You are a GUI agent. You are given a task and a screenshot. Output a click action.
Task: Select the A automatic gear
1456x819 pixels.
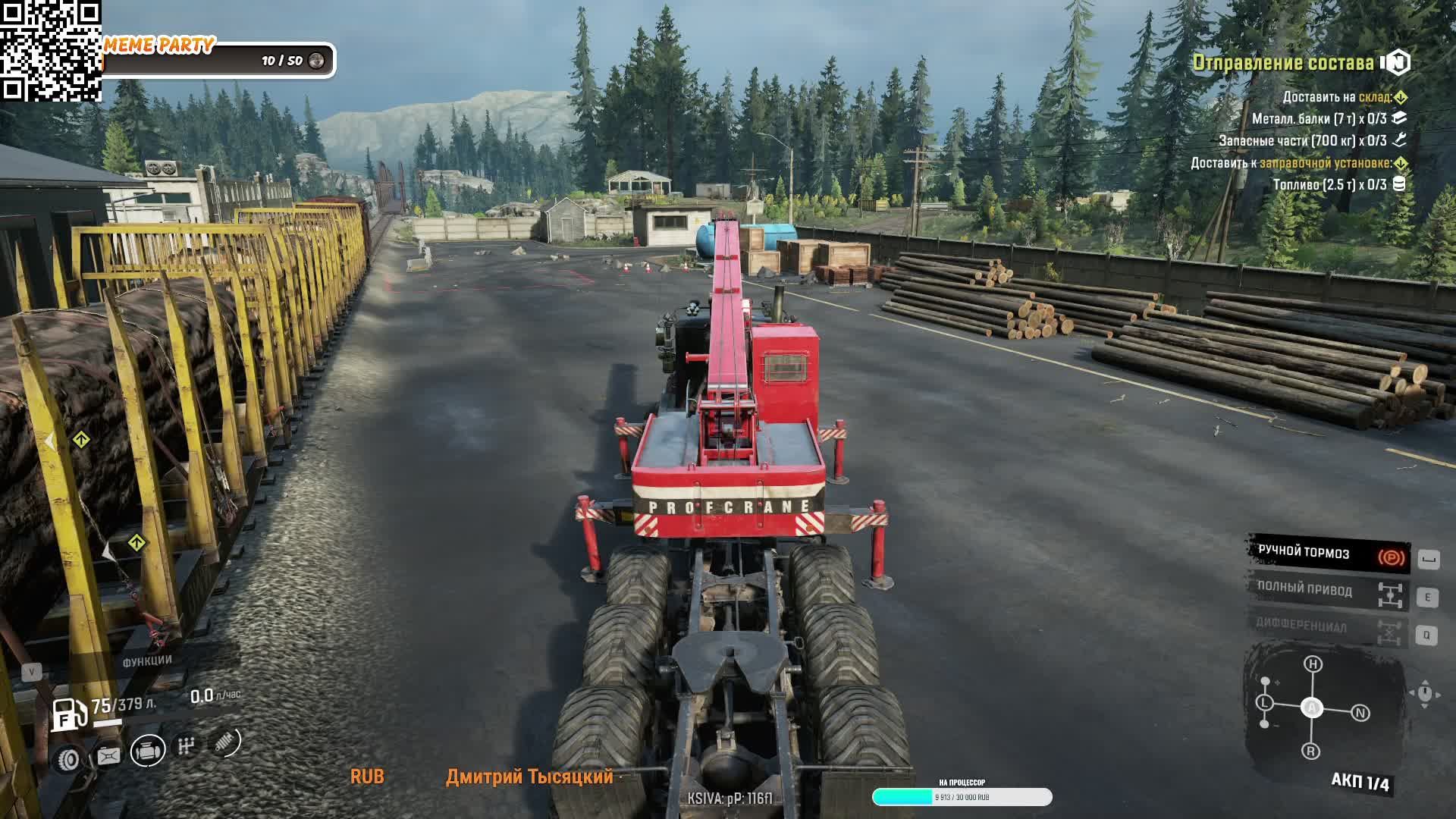click(1312, 708)
